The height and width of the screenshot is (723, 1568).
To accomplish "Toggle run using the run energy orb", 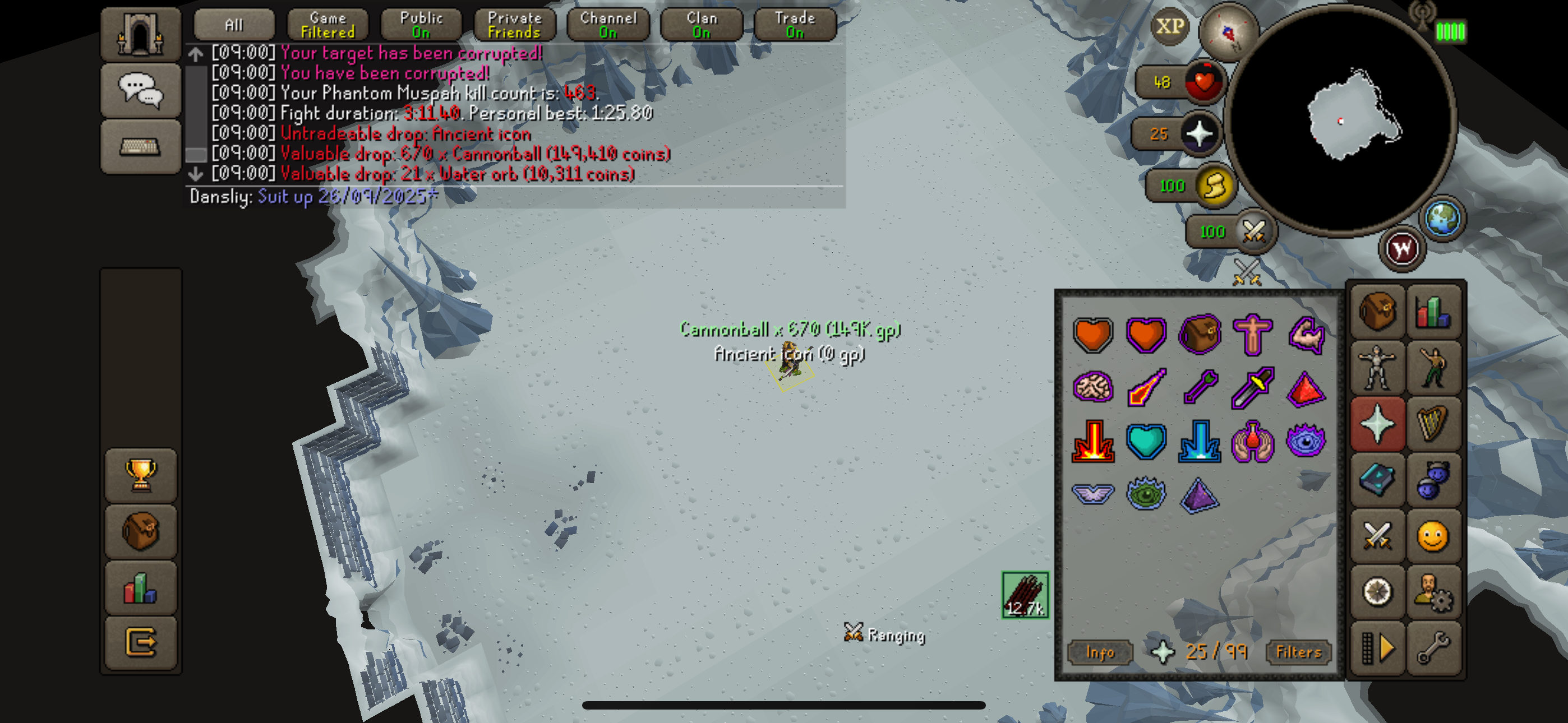I will 1215,186.
